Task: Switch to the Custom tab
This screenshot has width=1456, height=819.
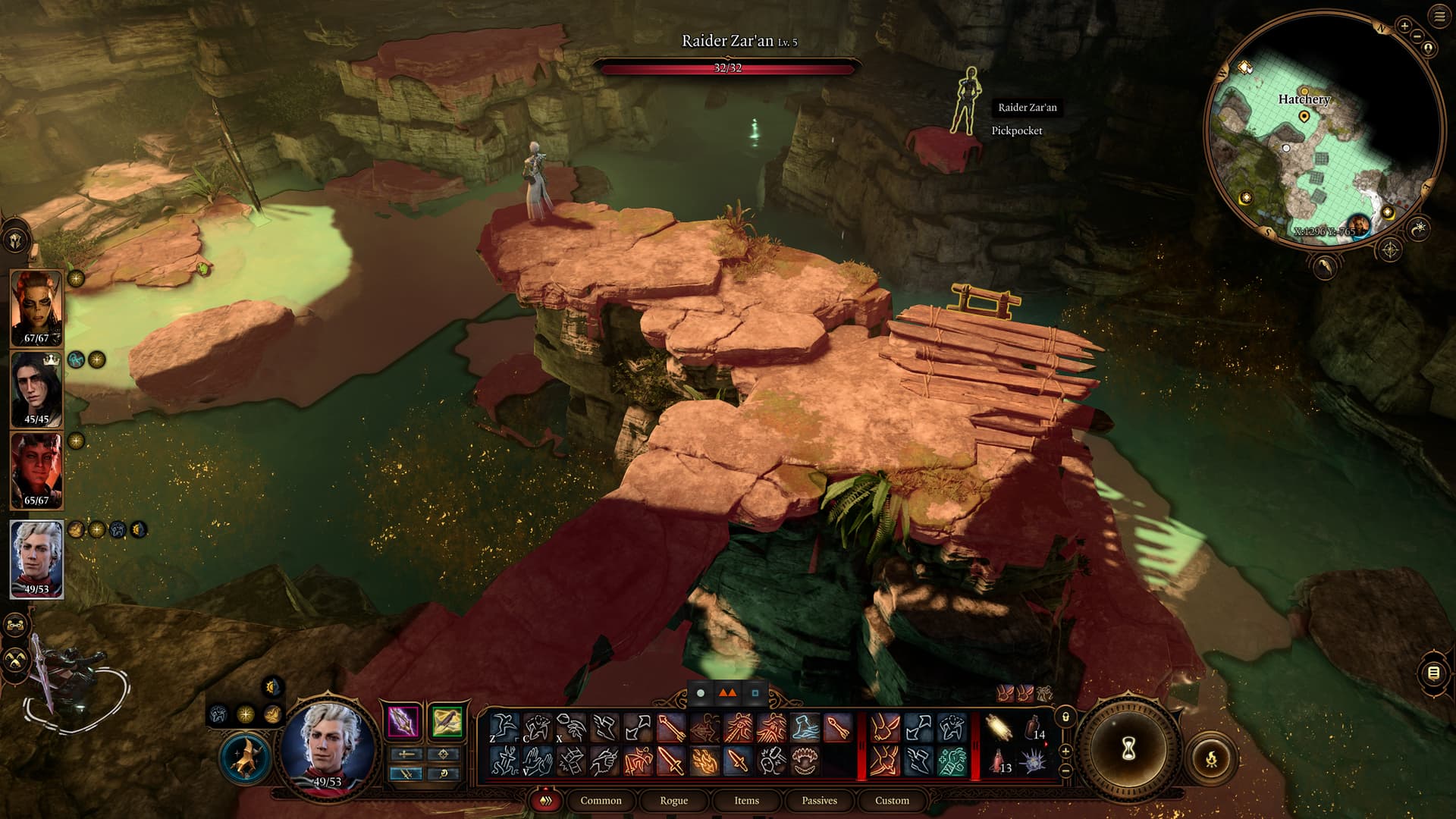Action: click(892, 800)
